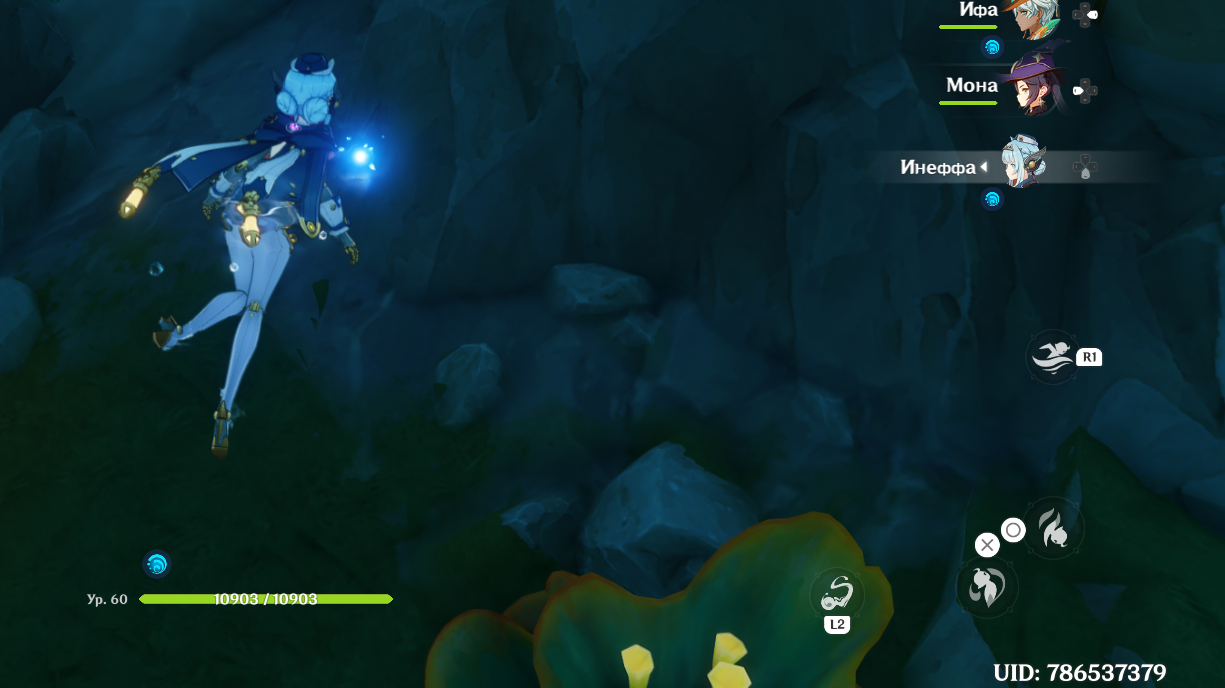Switch to party member Ифа
Screen dimensions: 1225x688
(1038, 16)
